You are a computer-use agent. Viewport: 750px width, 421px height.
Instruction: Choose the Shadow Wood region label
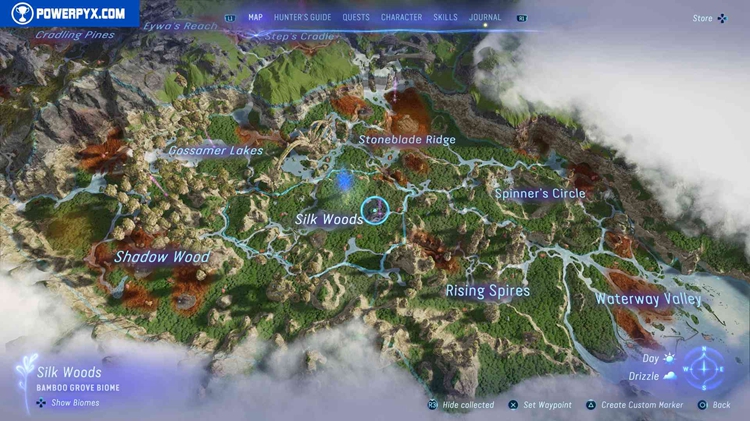click(161, 257)
